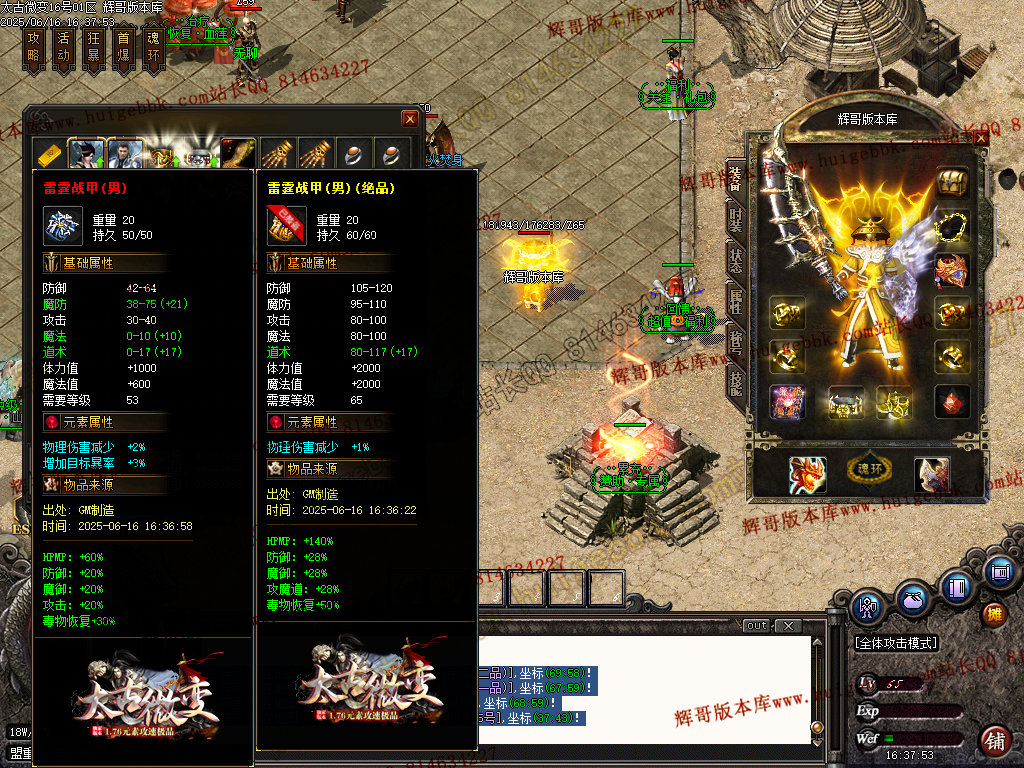Close the character equipment panel
Image resolution: width=1024 pixels, height=768 pixels.
tap(980, 139)
